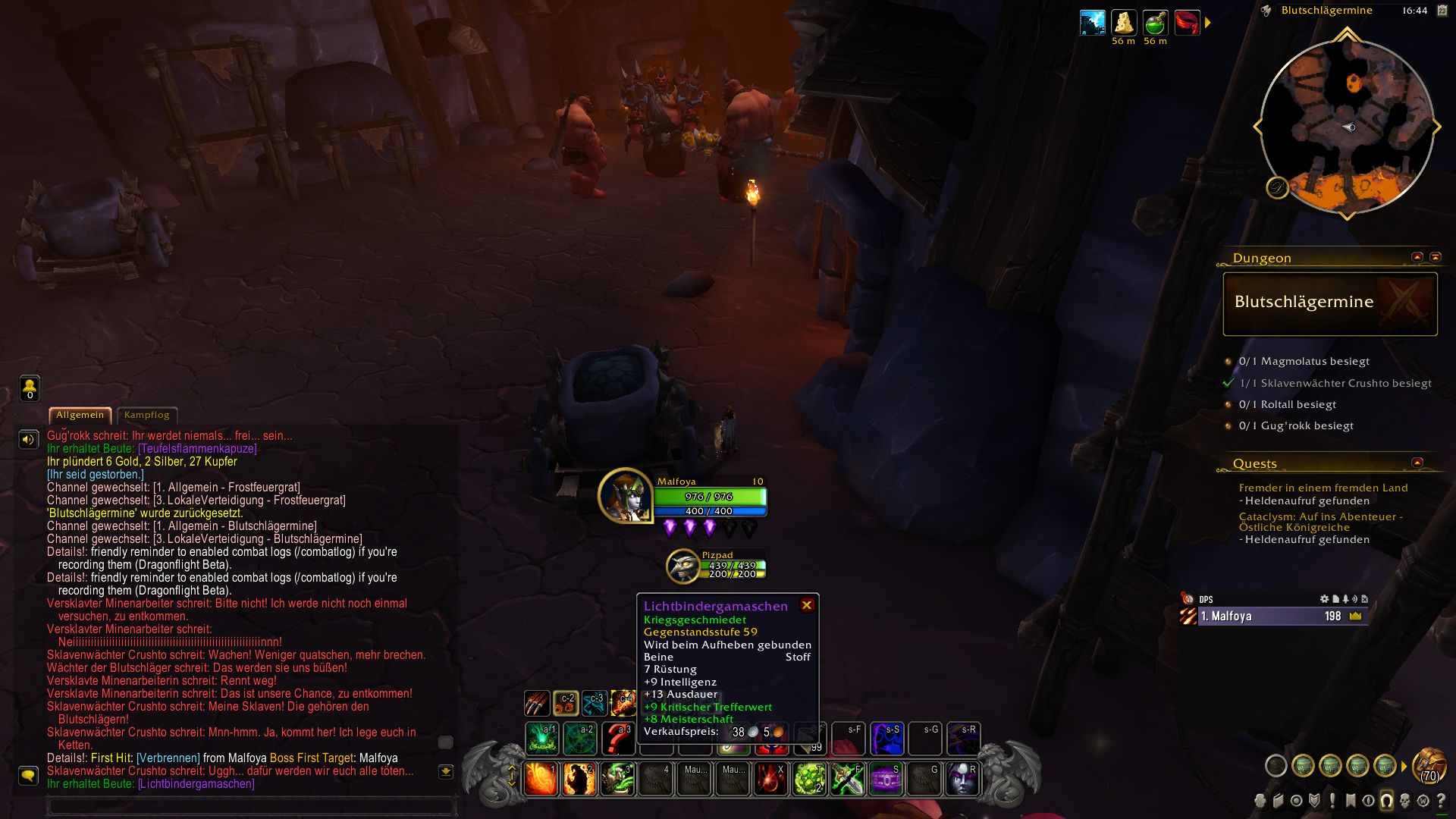Open the main backpack showing 70 slots
This screenshot has width=1456, height=819.
(x=1429, y=764)
